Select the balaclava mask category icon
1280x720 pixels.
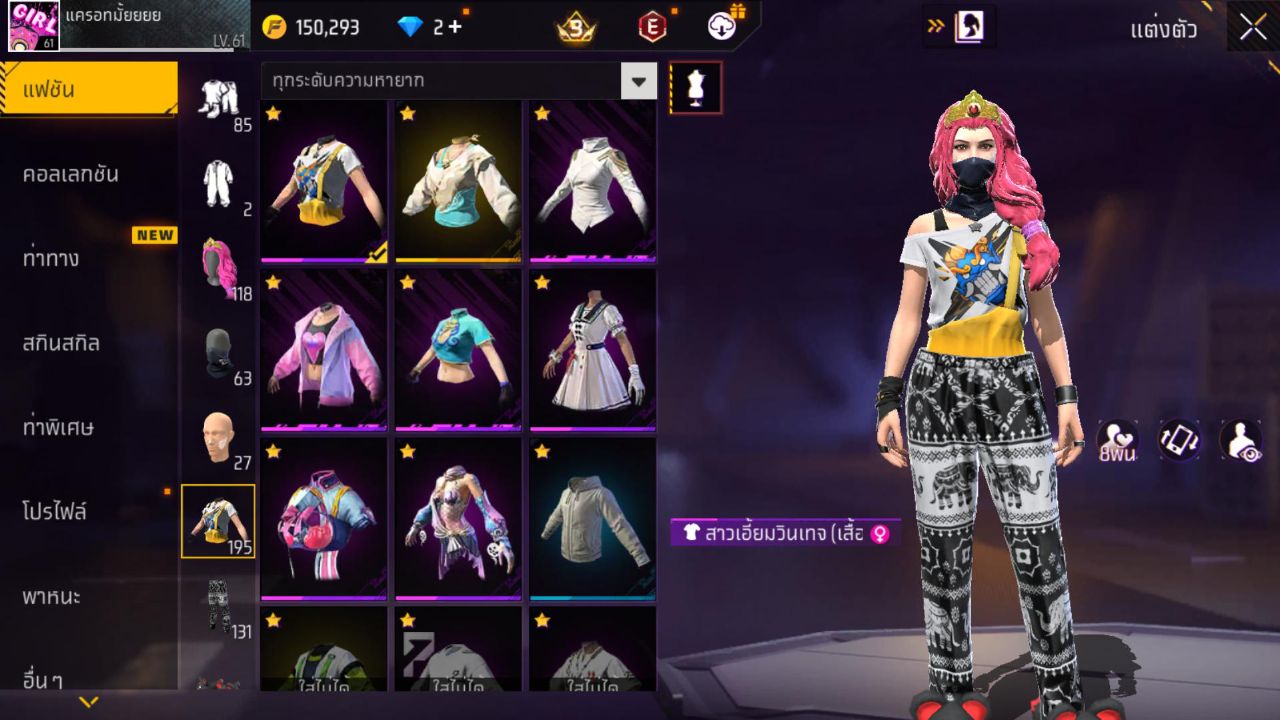point(219,350)
